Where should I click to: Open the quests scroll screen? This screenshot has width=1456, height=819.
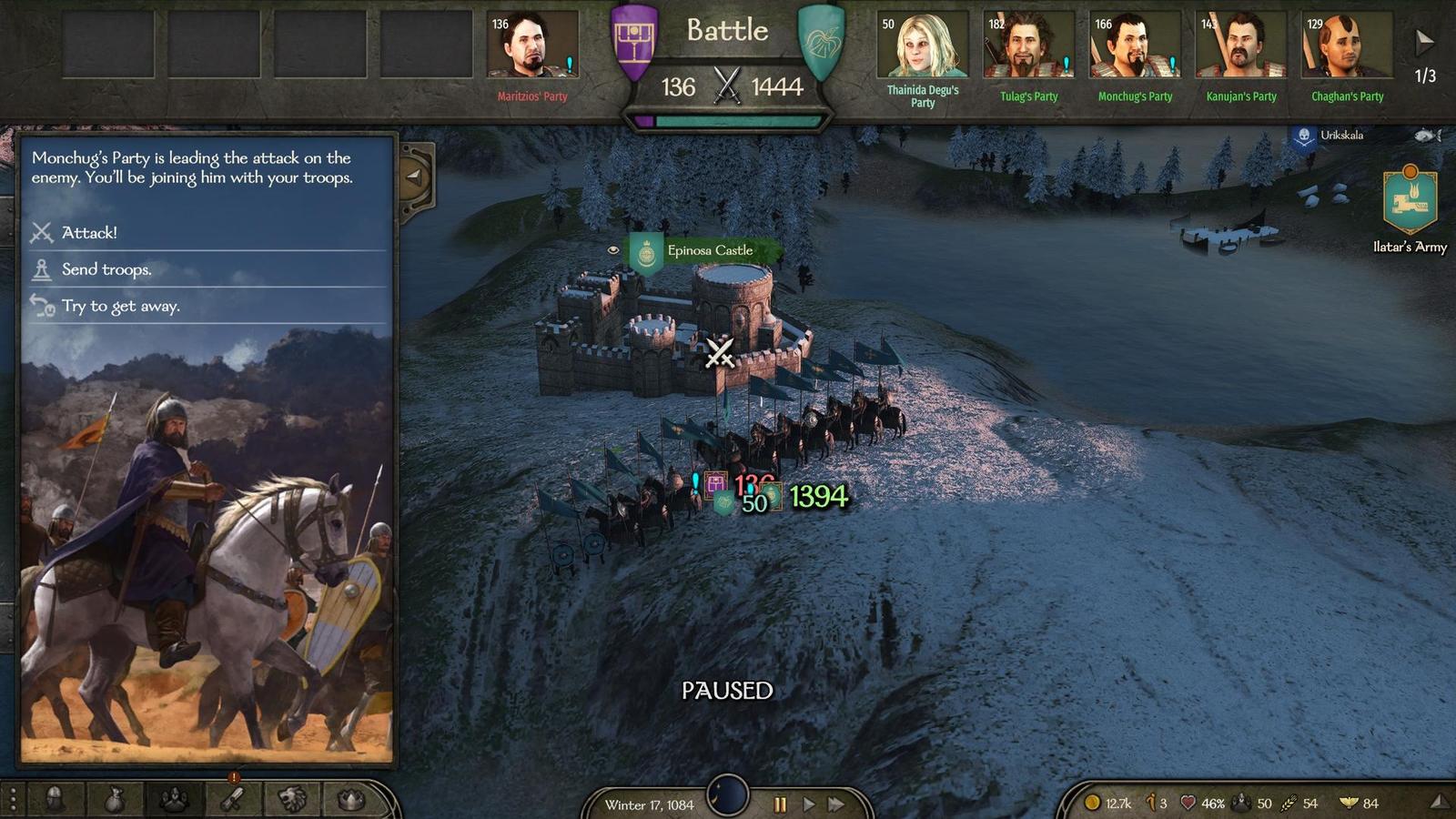[x=233, y=800]
